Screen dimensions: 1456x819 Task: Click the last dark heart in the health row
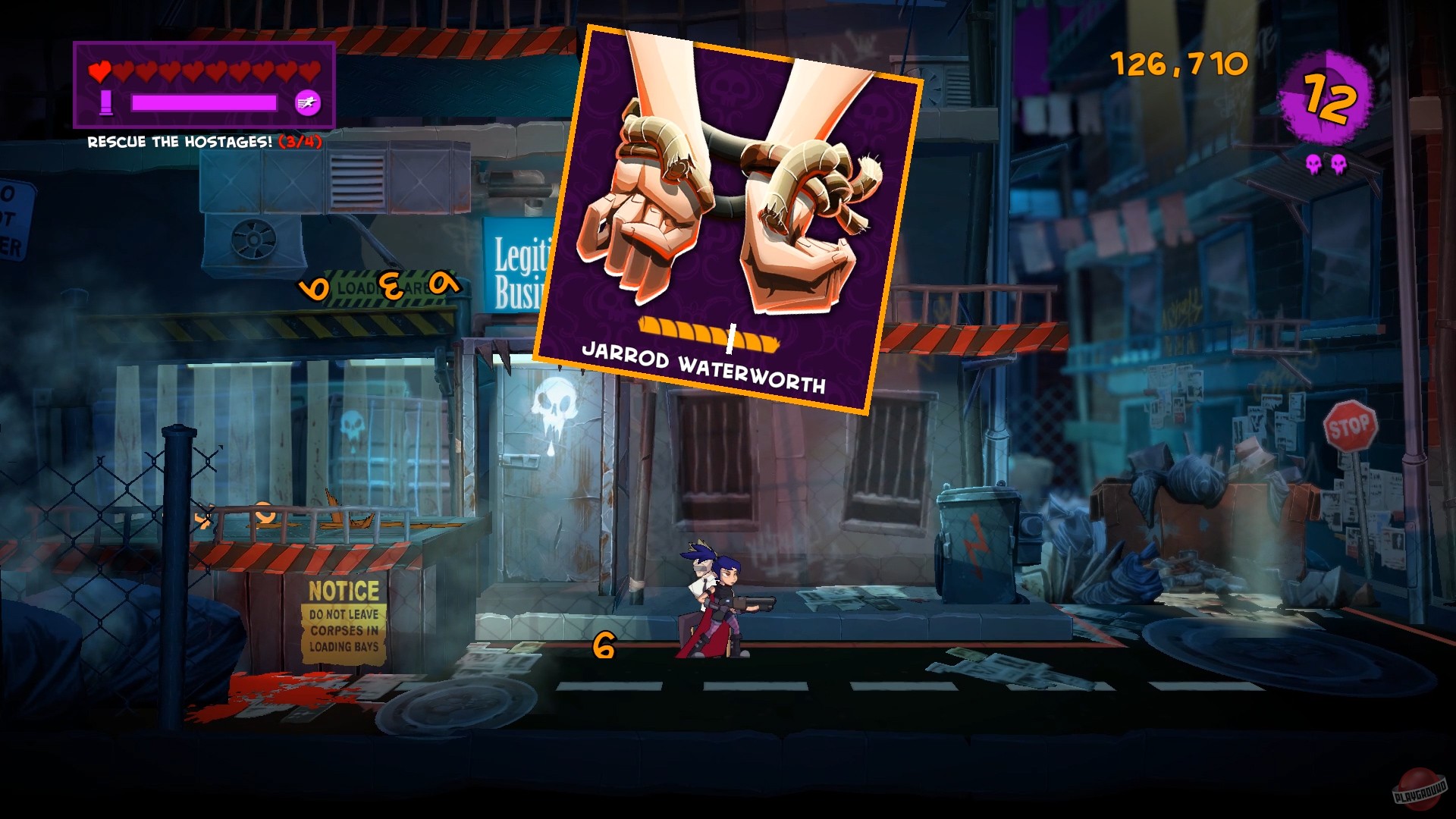[309, 72]
